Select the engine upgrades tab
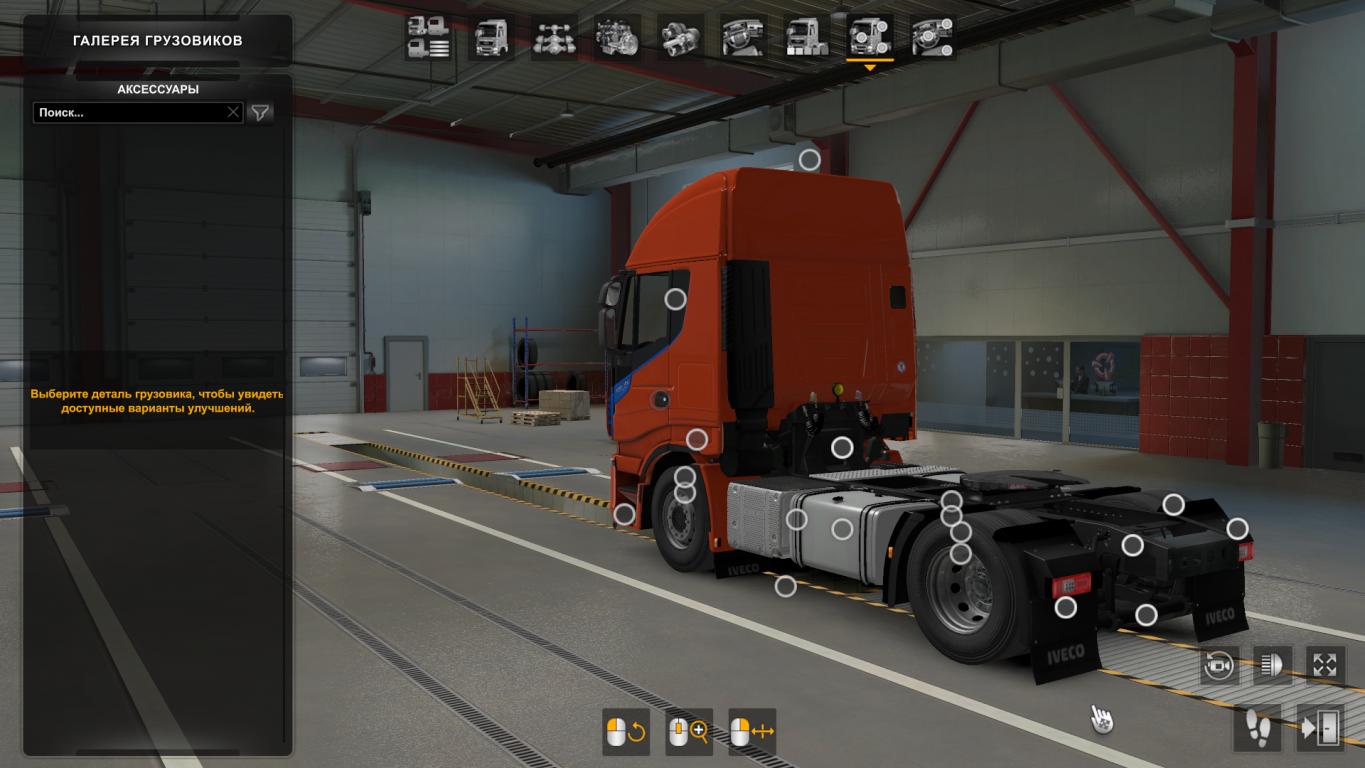This screenshot has width=1365, height=768. click(x=617, y=38)
